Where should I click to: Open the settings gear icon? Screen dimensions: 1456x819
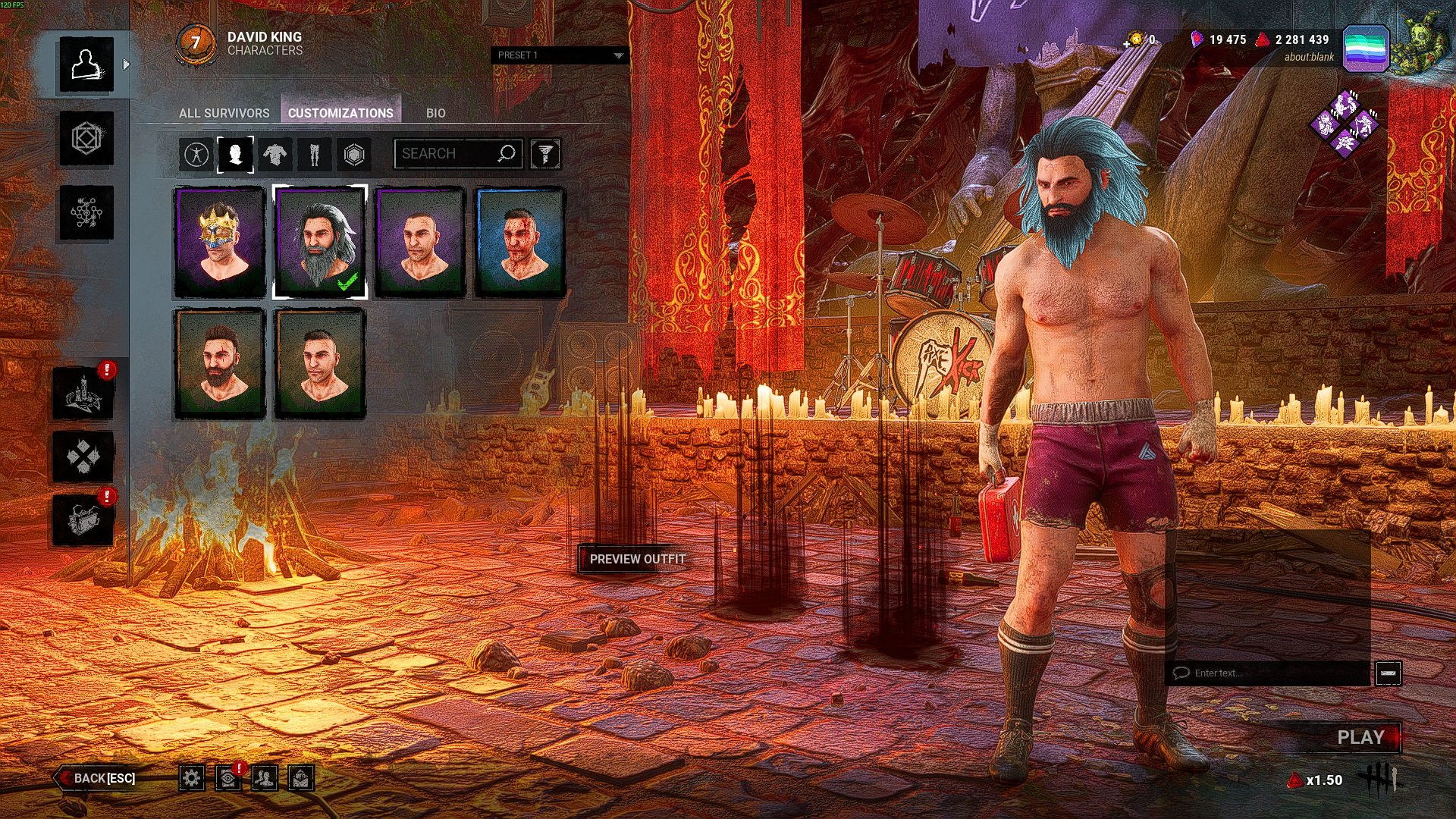click(192, 778)
